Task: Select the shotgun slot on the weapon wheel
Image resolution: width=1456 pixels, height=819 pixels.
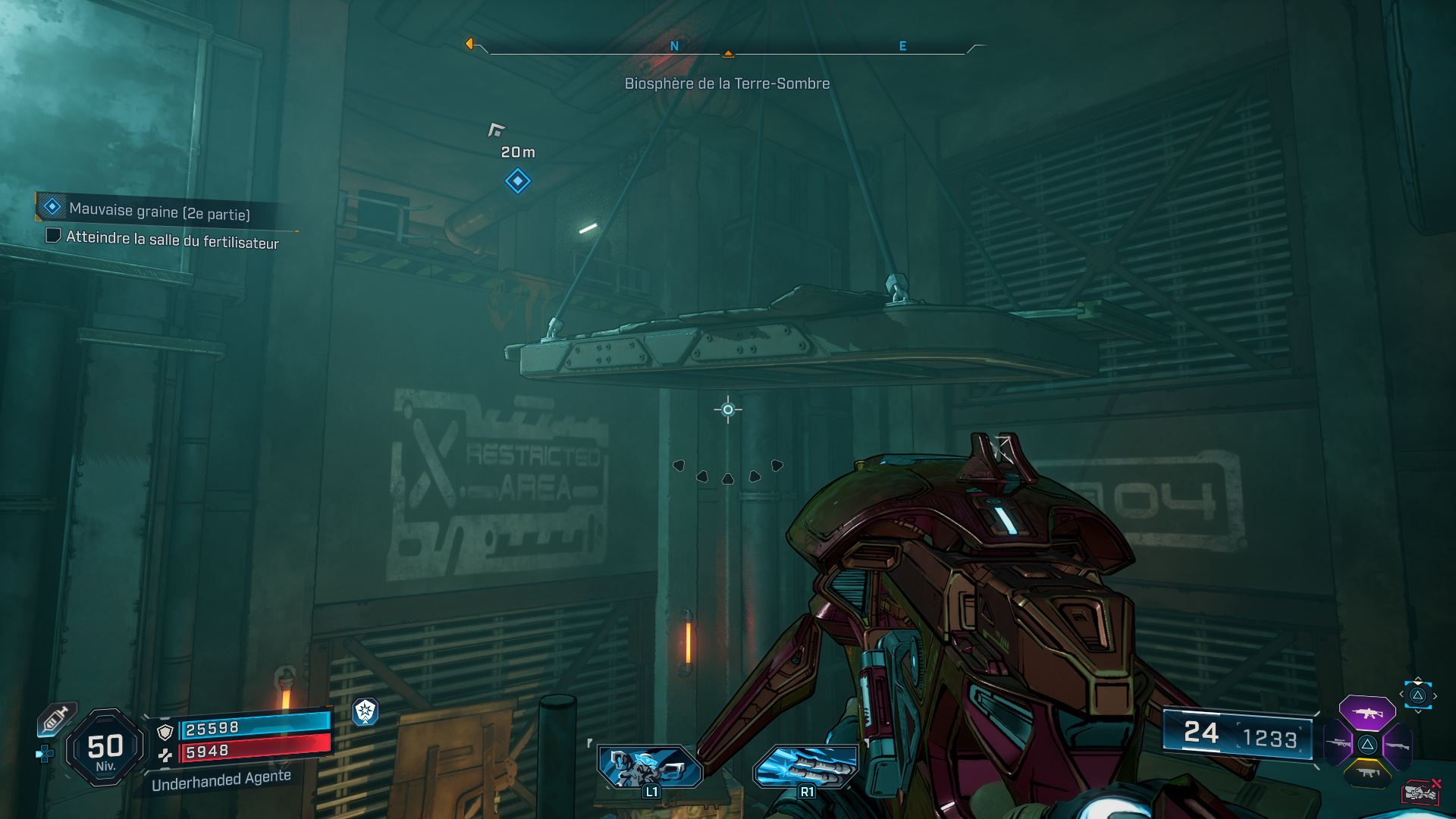Action: [1398, 745]
